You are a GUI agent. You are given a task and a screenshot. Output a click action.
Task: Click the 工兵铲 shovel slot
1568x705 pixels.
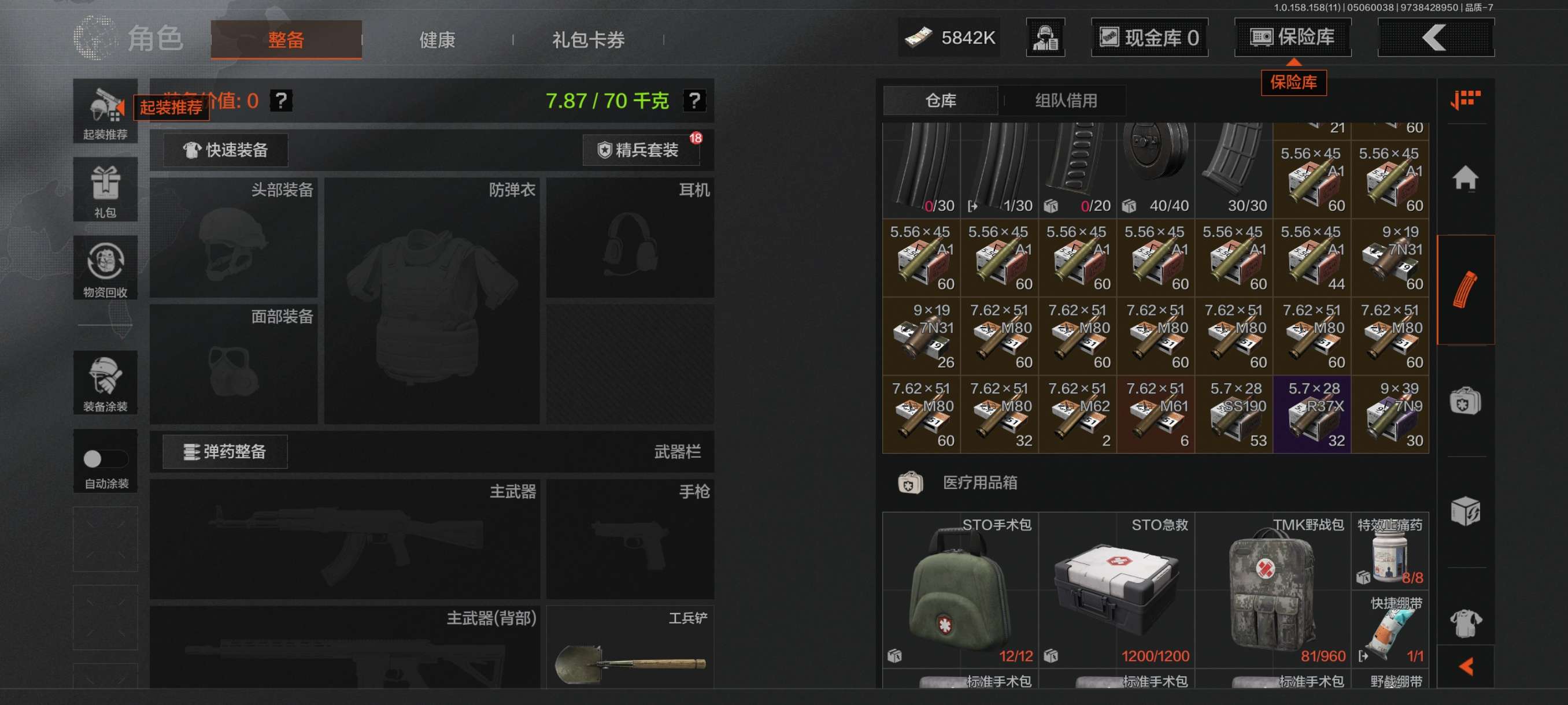click(x=630, y=648)
